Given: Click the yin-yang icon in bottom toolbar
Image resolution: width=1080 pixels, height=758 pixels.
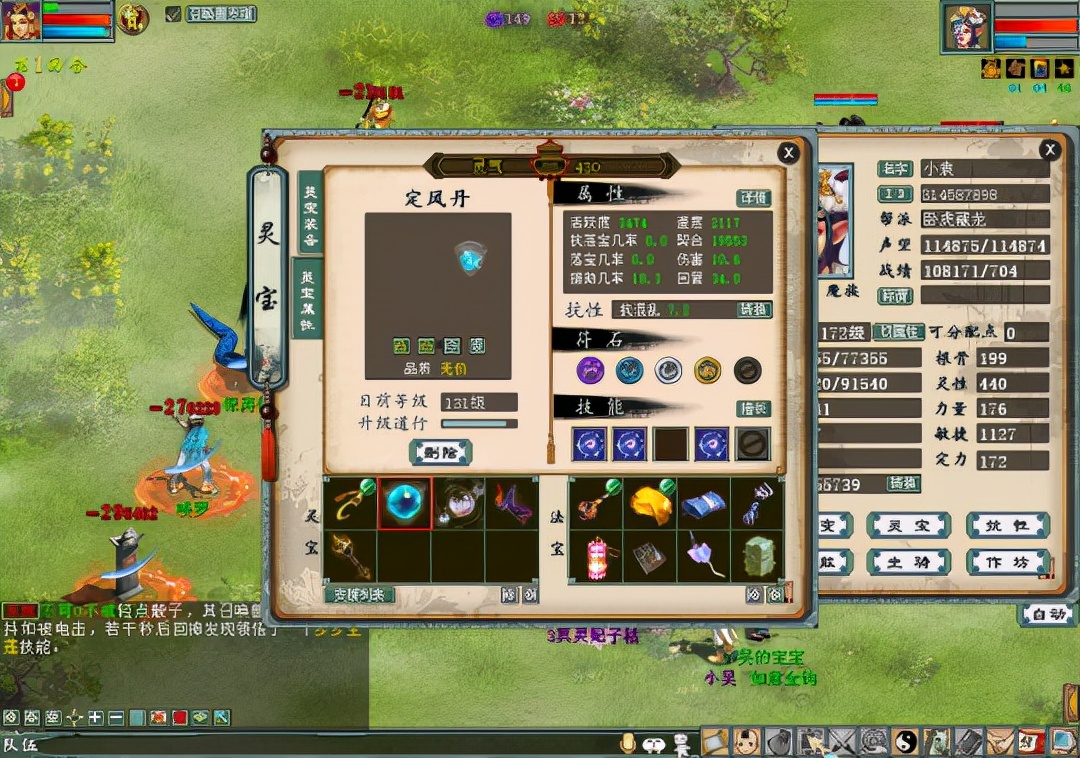Looking at the screenshot, I should click(906, 742).
